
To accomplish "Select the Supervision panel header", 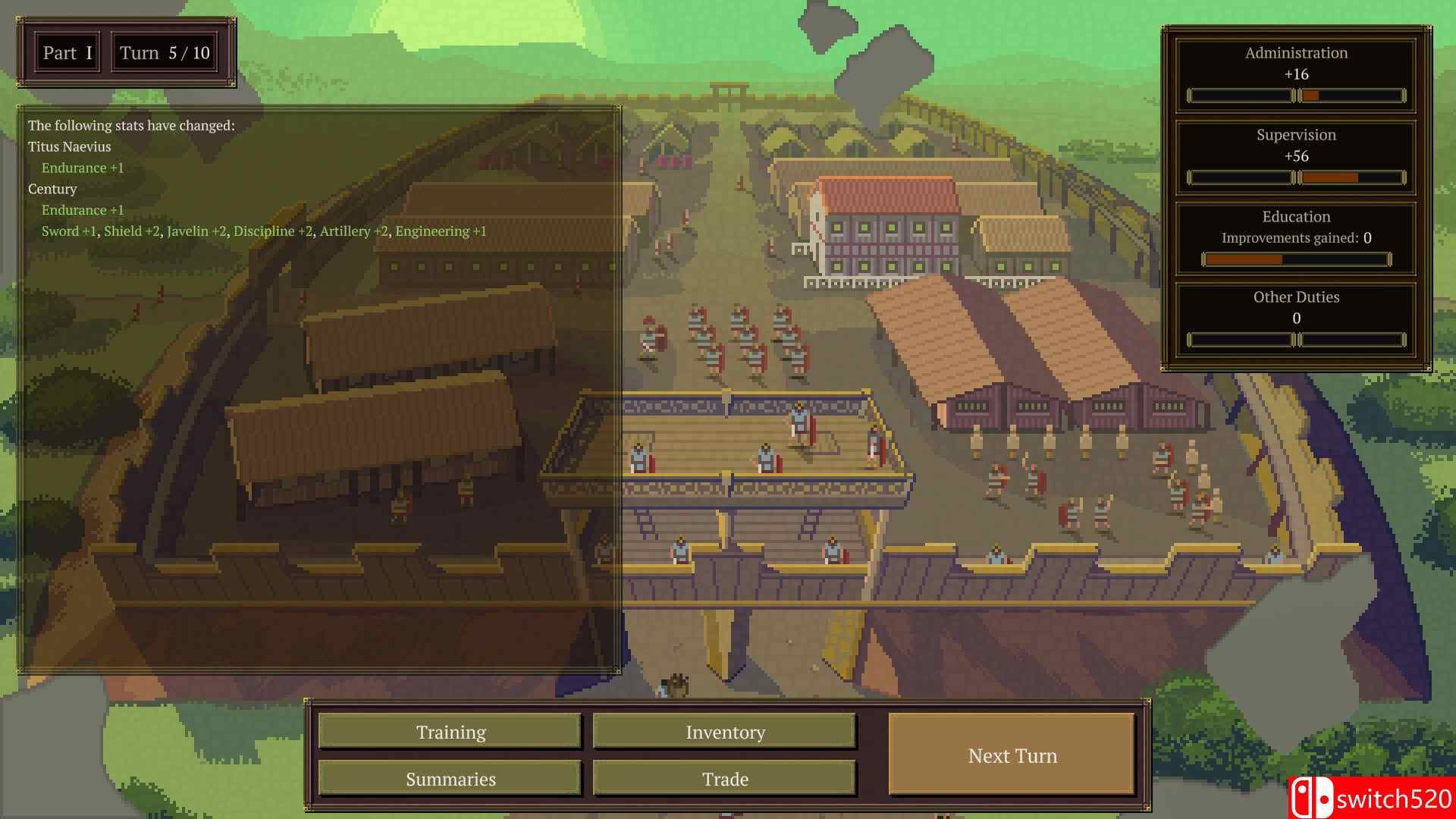I will (x=1295, y=135).
